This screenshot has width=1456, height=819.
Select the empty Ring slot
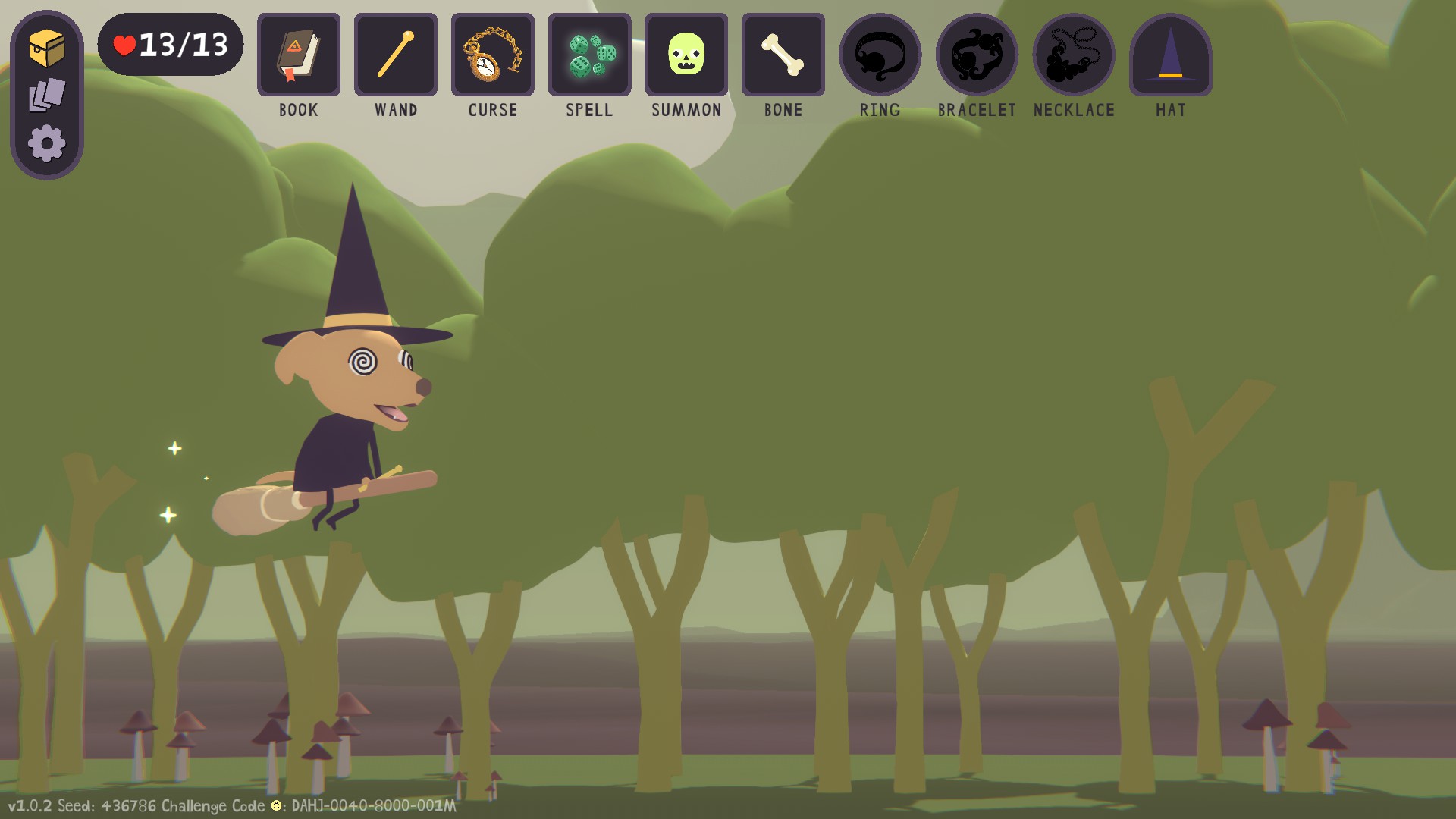click(880, 55)
